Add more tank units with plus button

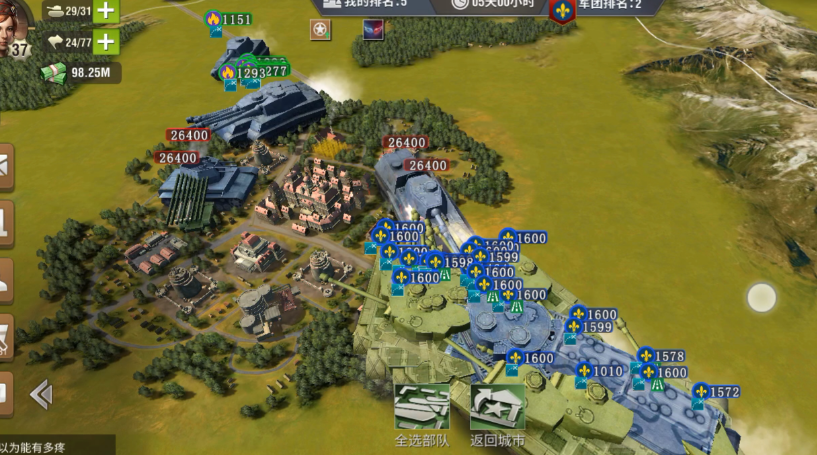[105, 11]
